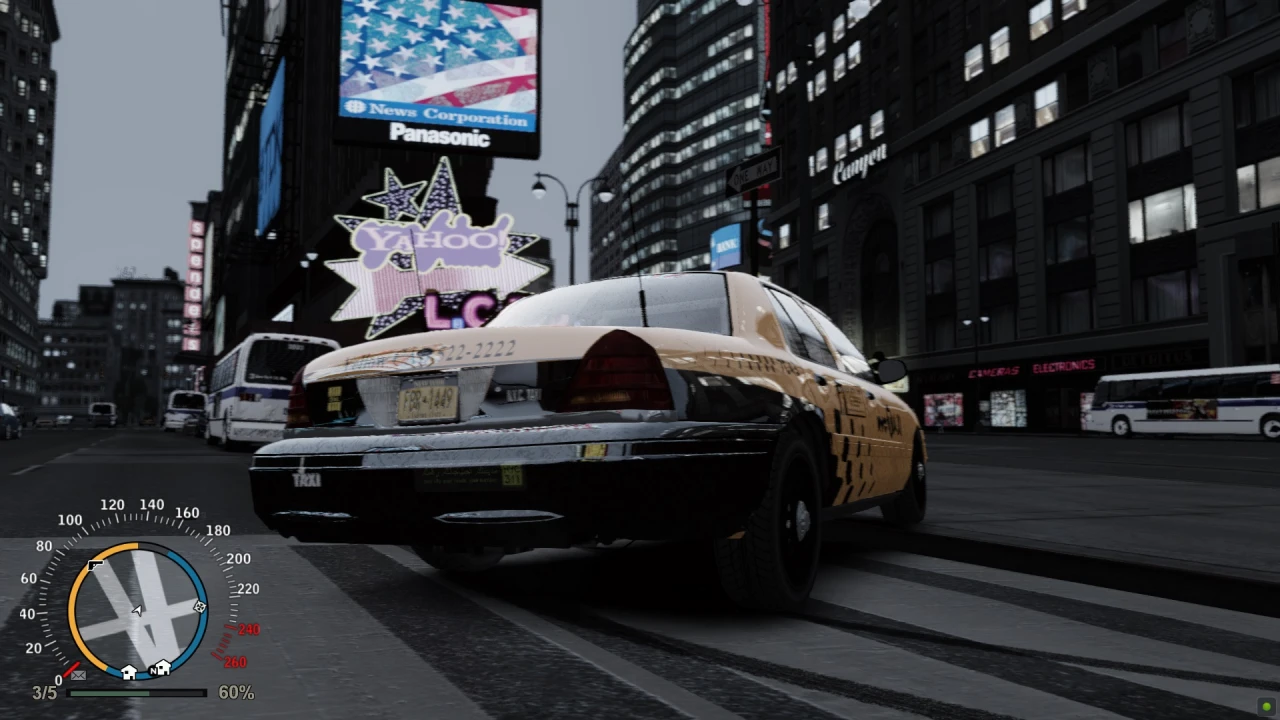Click the 60% armor percentage label
This screenshot has width=1280, height=720.
click(x=235, y=691)
